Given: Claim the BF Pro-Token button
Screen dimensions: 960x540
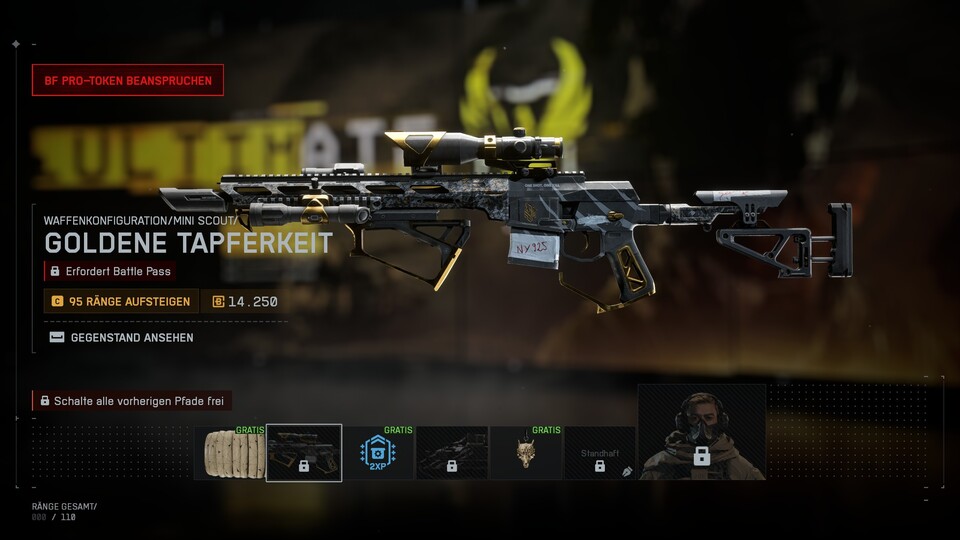Looking at the screenshot, I should click(x=128, y=80).
